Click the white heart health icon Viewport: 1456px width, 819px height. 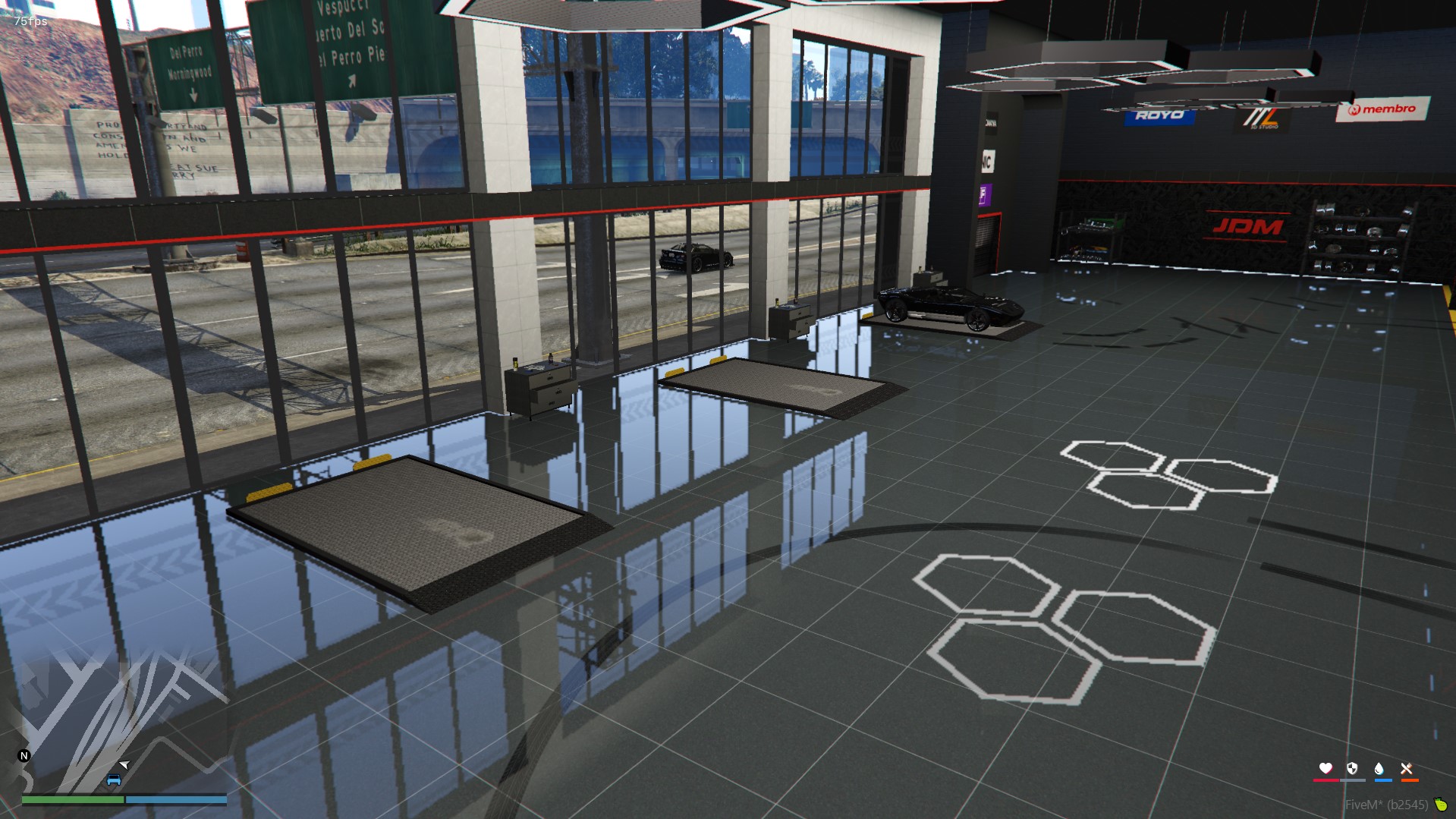(1325, 768)
